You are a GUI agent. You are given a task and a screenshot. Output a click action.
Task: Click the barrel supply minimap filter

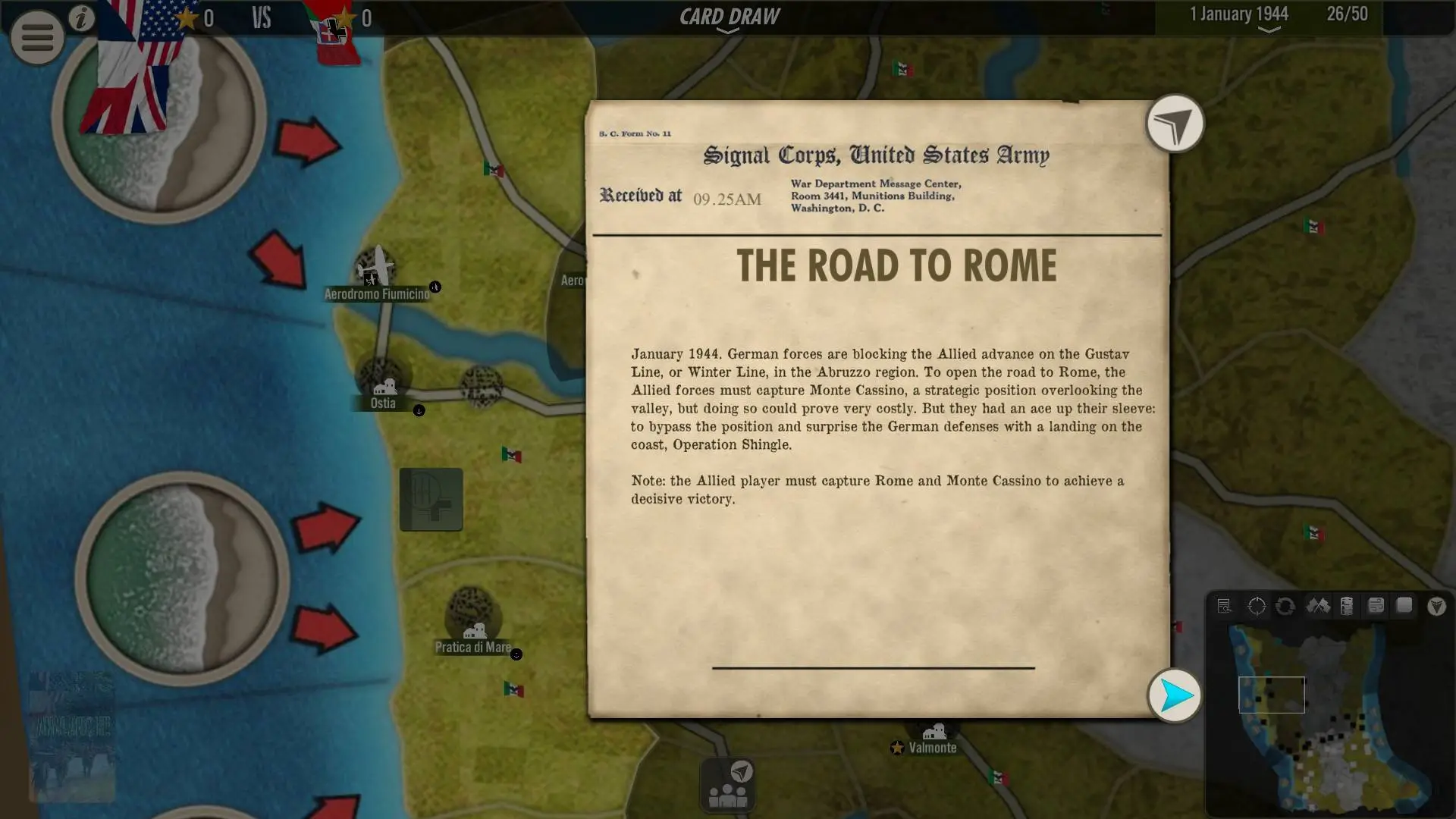pos(1347,606)
